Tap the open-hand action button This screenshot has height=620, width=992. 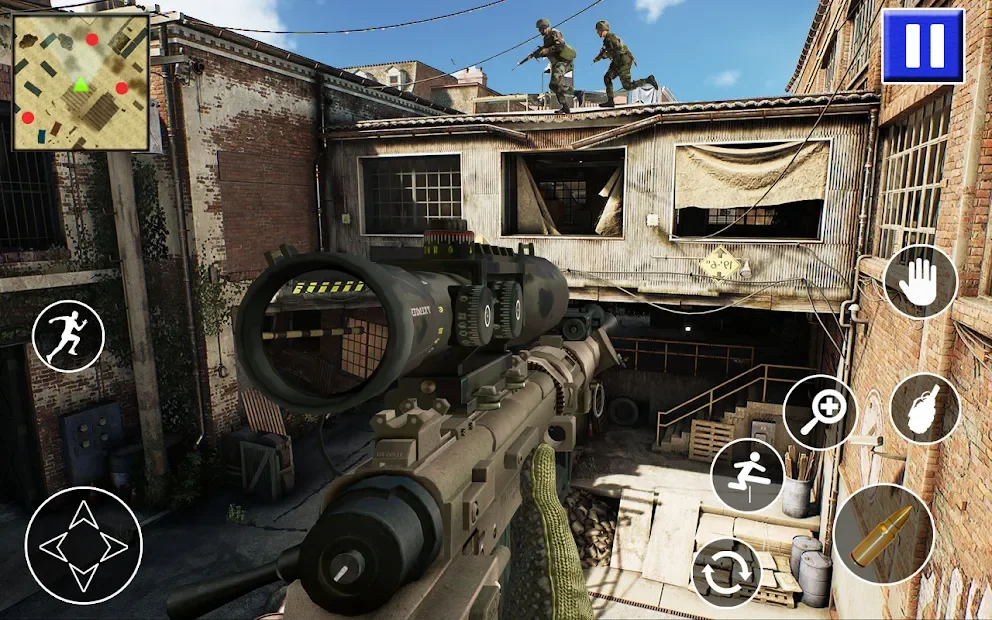click(x=920, y=282)
